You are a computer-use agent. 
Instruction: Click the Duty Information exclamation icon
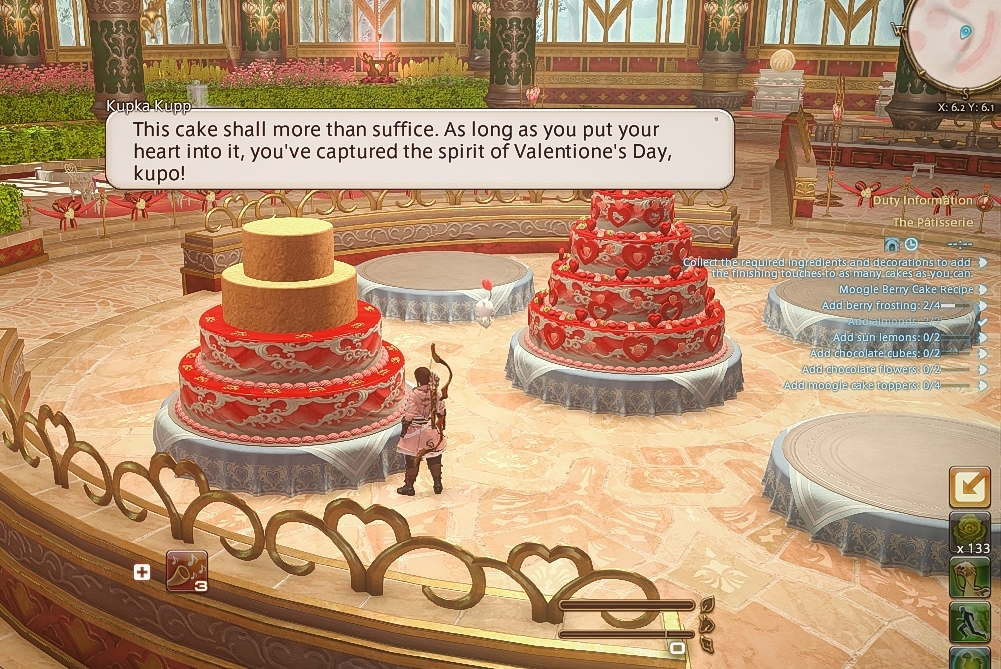pos(984,200)
